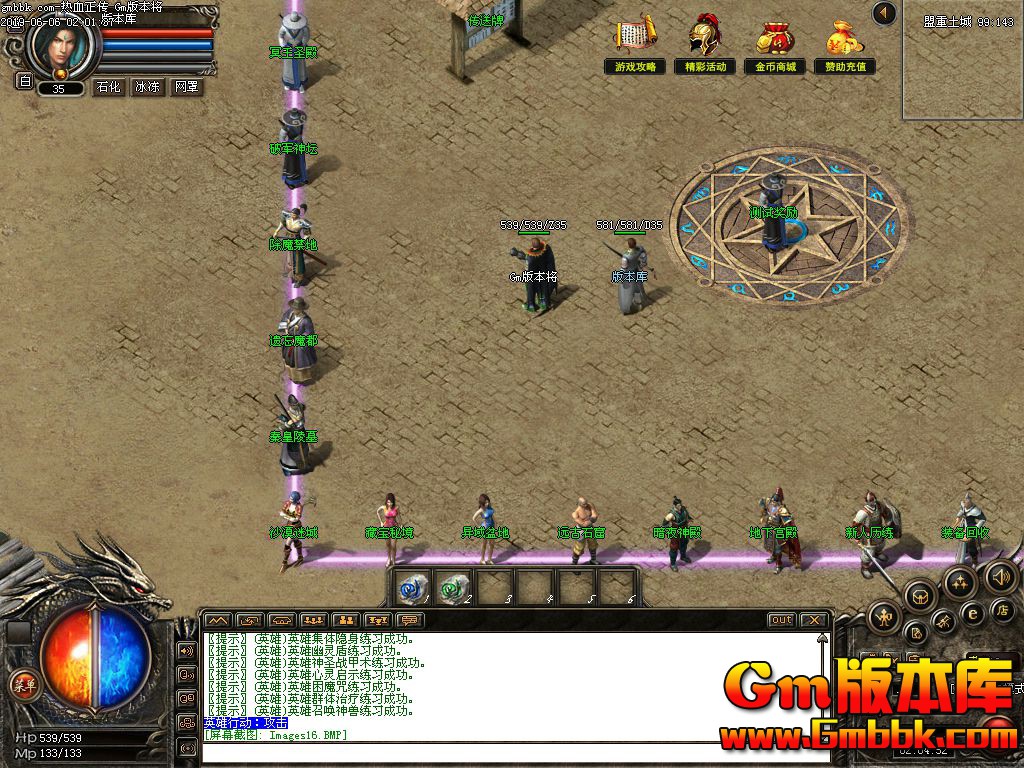Open the 店 shop round button
The image size is (1024, 768).
tap(1003, 610)
